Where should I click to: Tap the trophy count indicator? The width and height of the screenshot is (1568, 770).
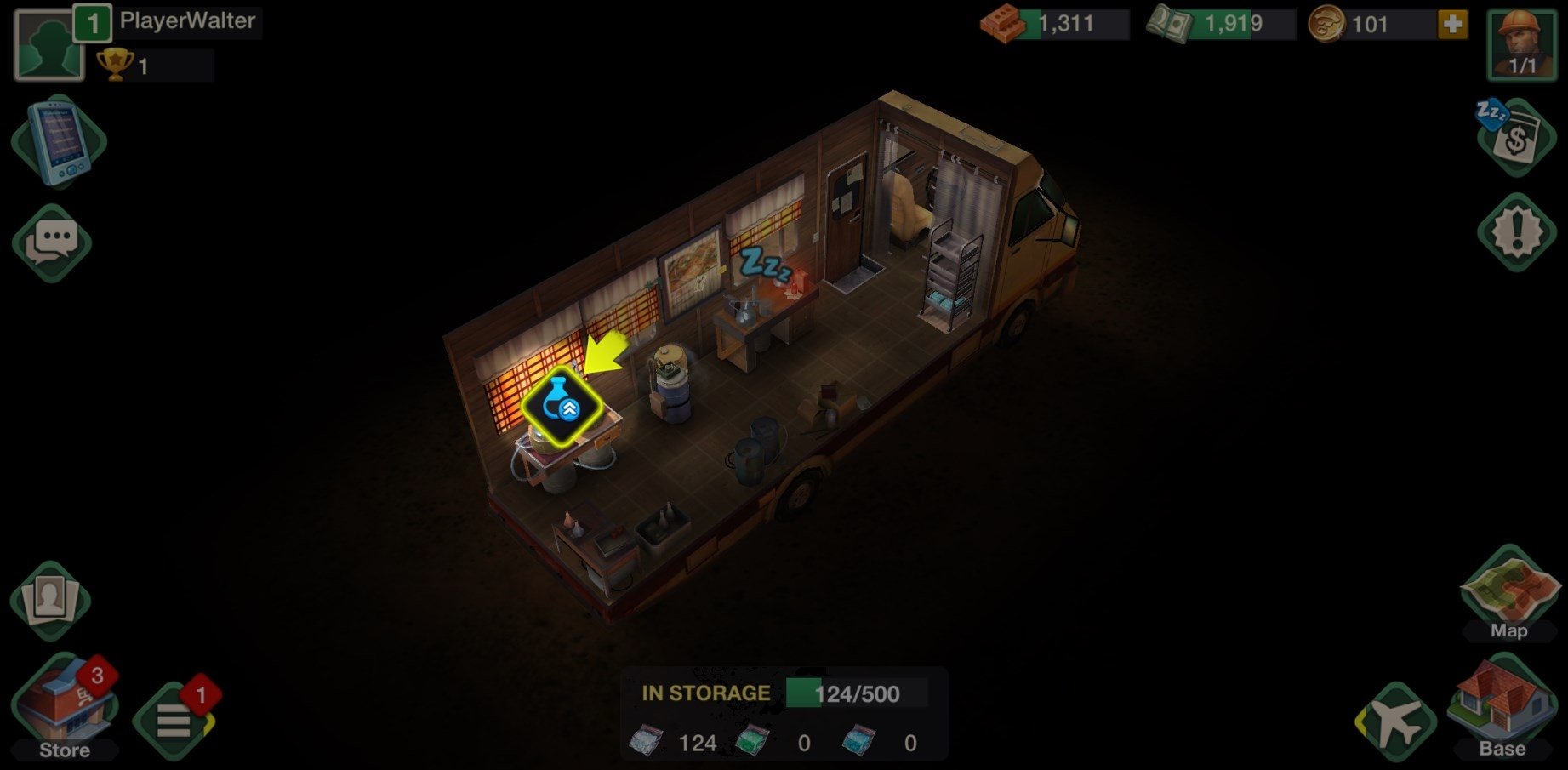tap(153, 66)
